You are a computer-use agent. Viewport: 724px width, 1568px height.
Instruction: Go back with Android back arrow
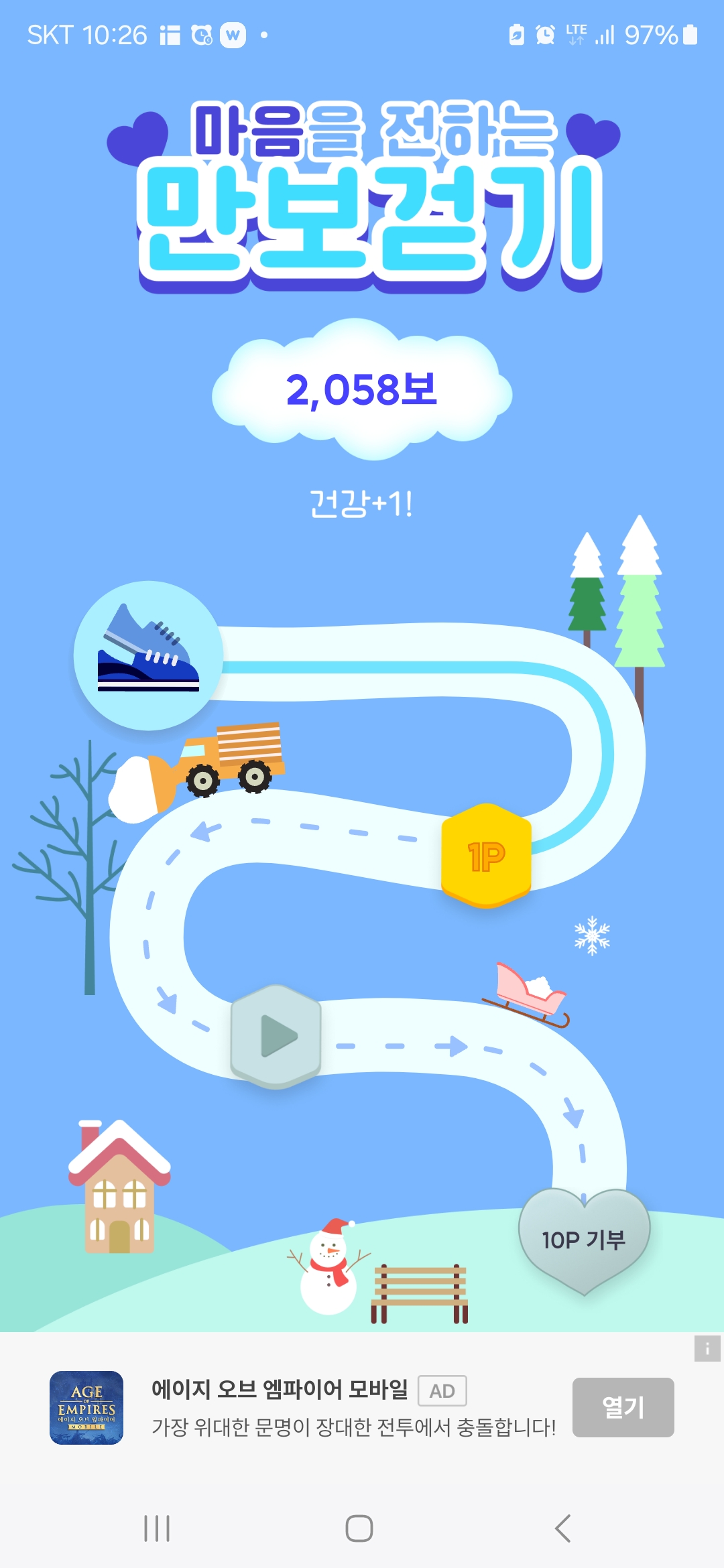point(562,1528)
